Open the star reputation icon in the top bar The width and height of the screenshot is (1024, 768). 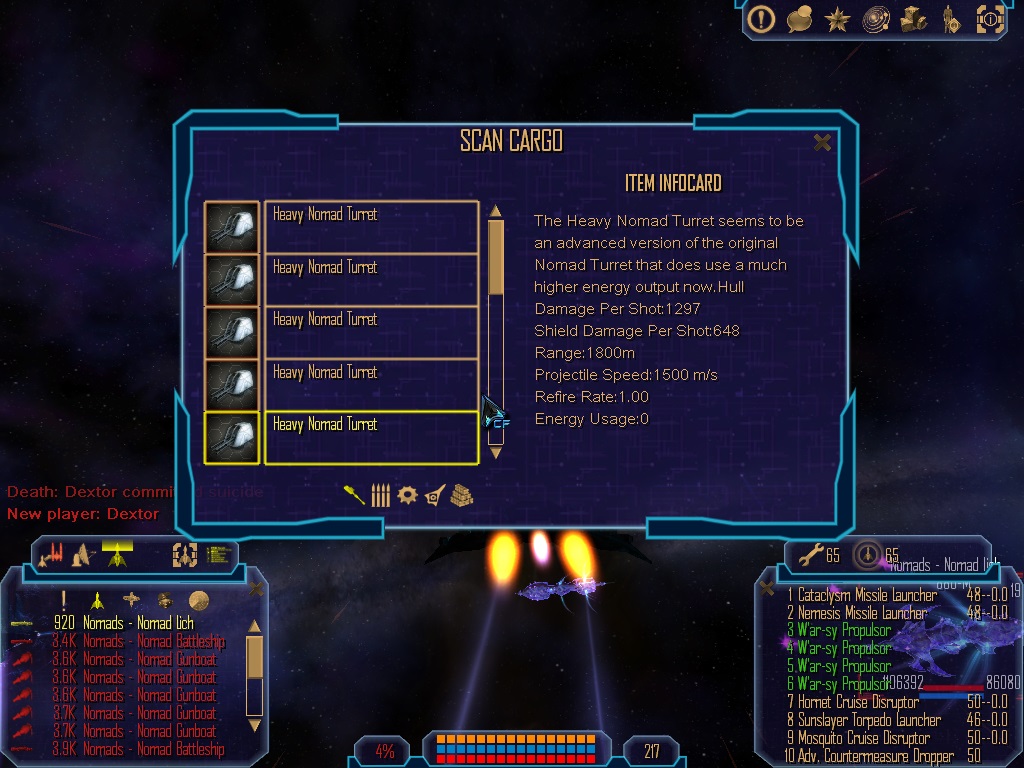tap(837, 18)
